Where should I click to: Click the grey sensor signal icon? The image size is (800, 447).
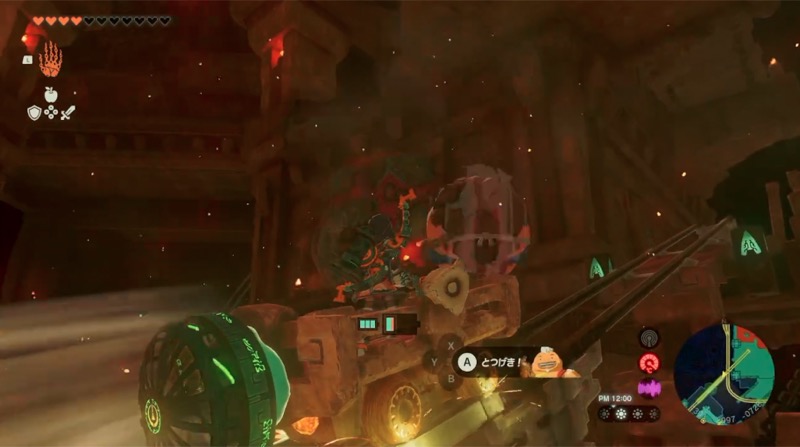648,338
